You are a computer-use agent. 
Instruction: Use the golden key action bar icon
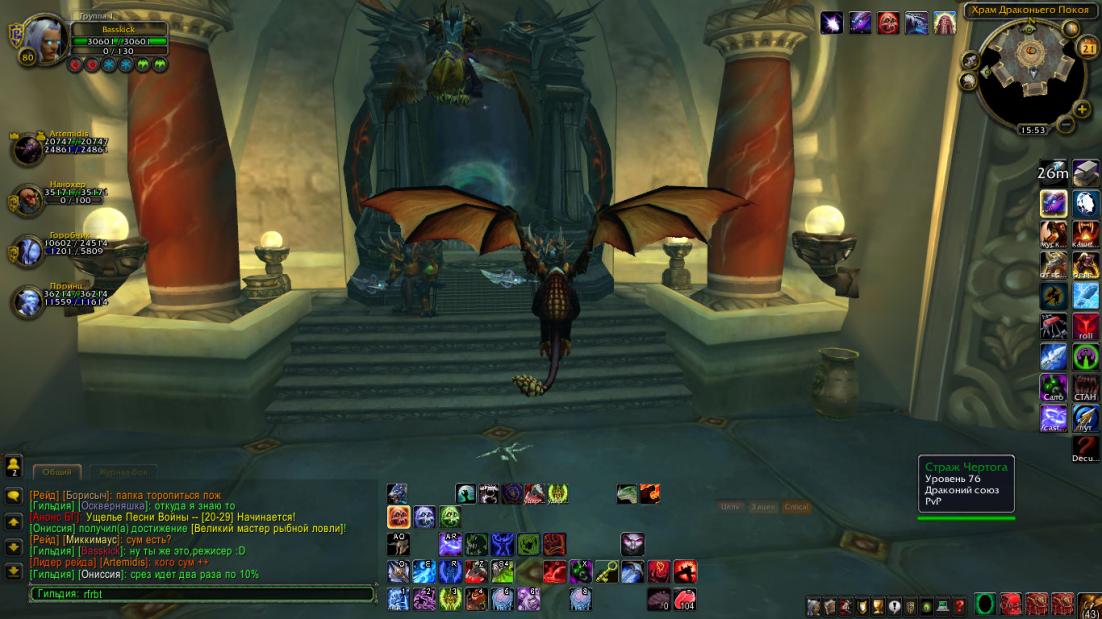pyautogui.click(x=606, y=571)
